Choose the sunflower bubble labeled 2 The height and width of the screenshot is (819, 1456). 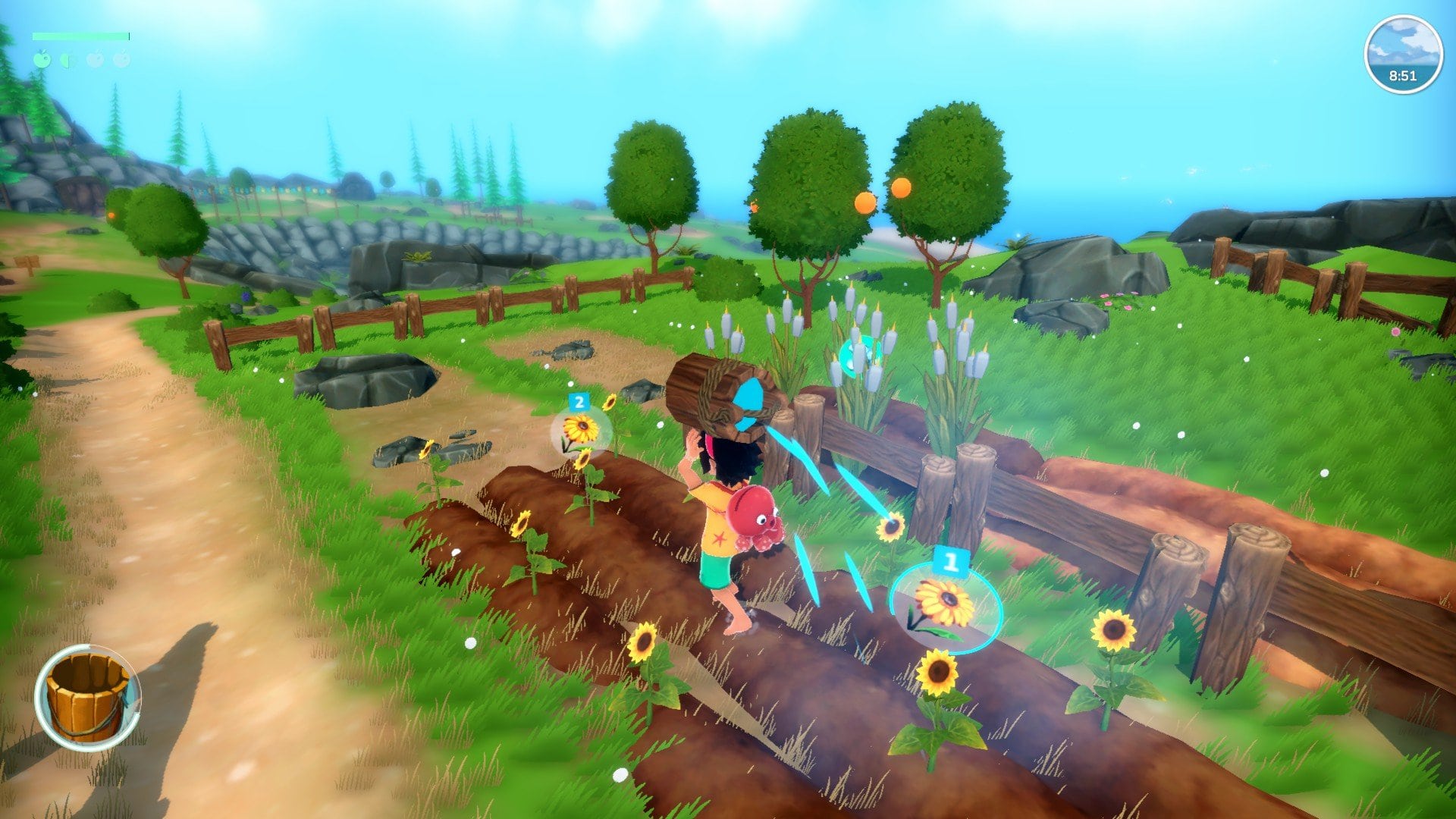[581, 430]
